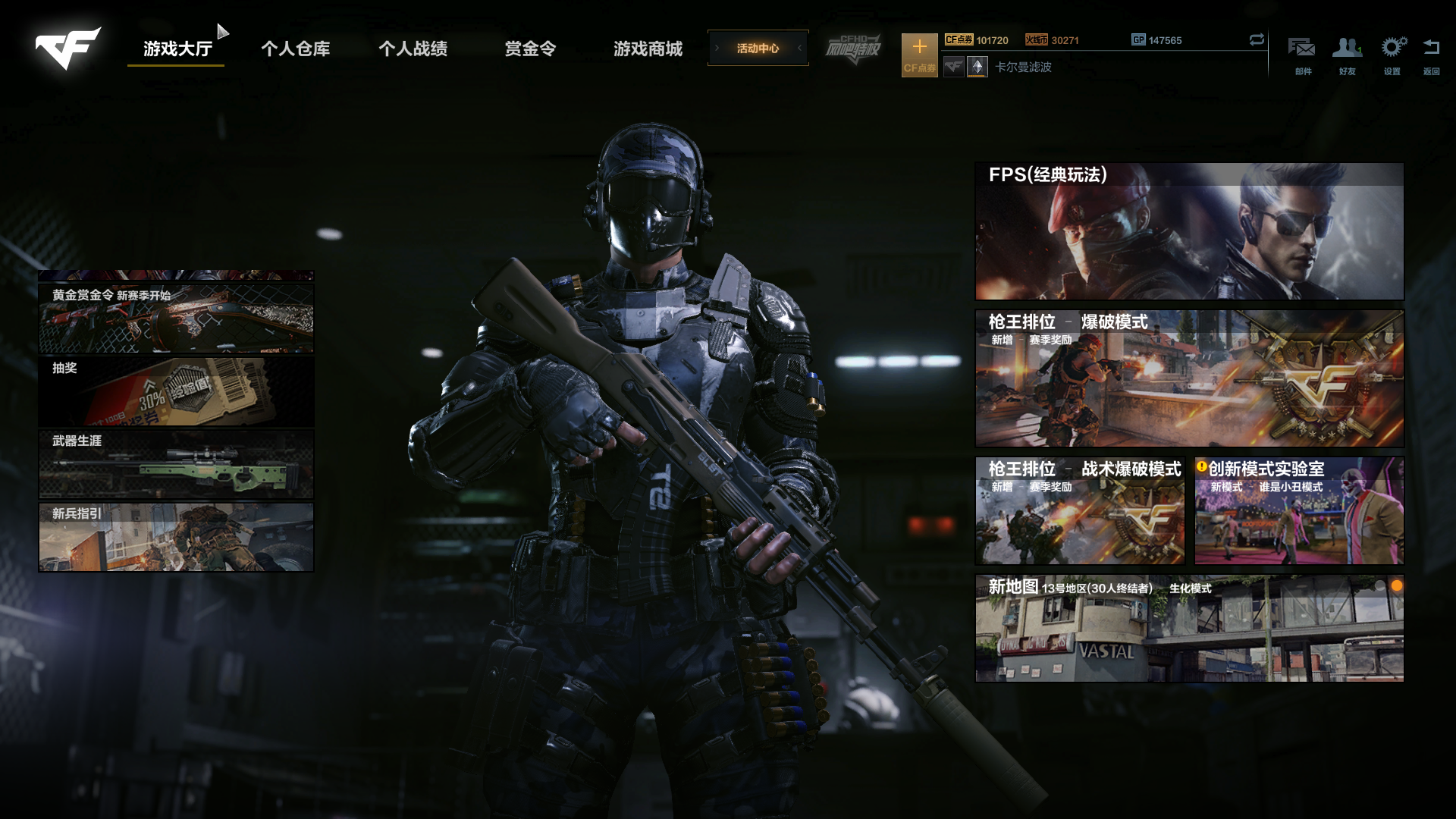The height and width of the screenshot is (819, 1456).
Task: Choose 枪王排位 爆破模式 ranked banner
Action: (x=1188, y=378)
